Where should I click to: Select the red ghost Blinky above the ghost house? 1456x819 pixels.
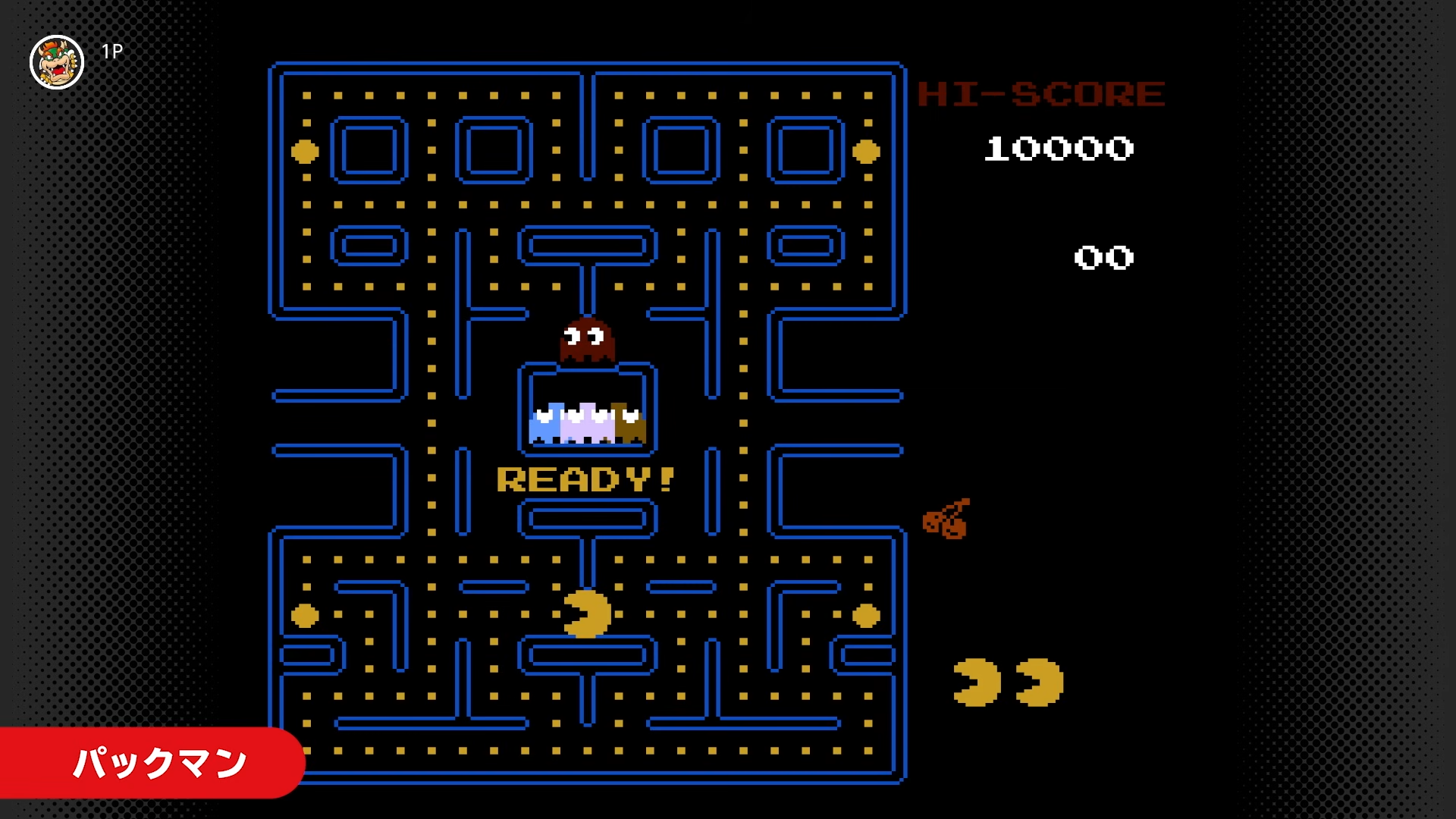pyautogui.click(x=585, y=340)
